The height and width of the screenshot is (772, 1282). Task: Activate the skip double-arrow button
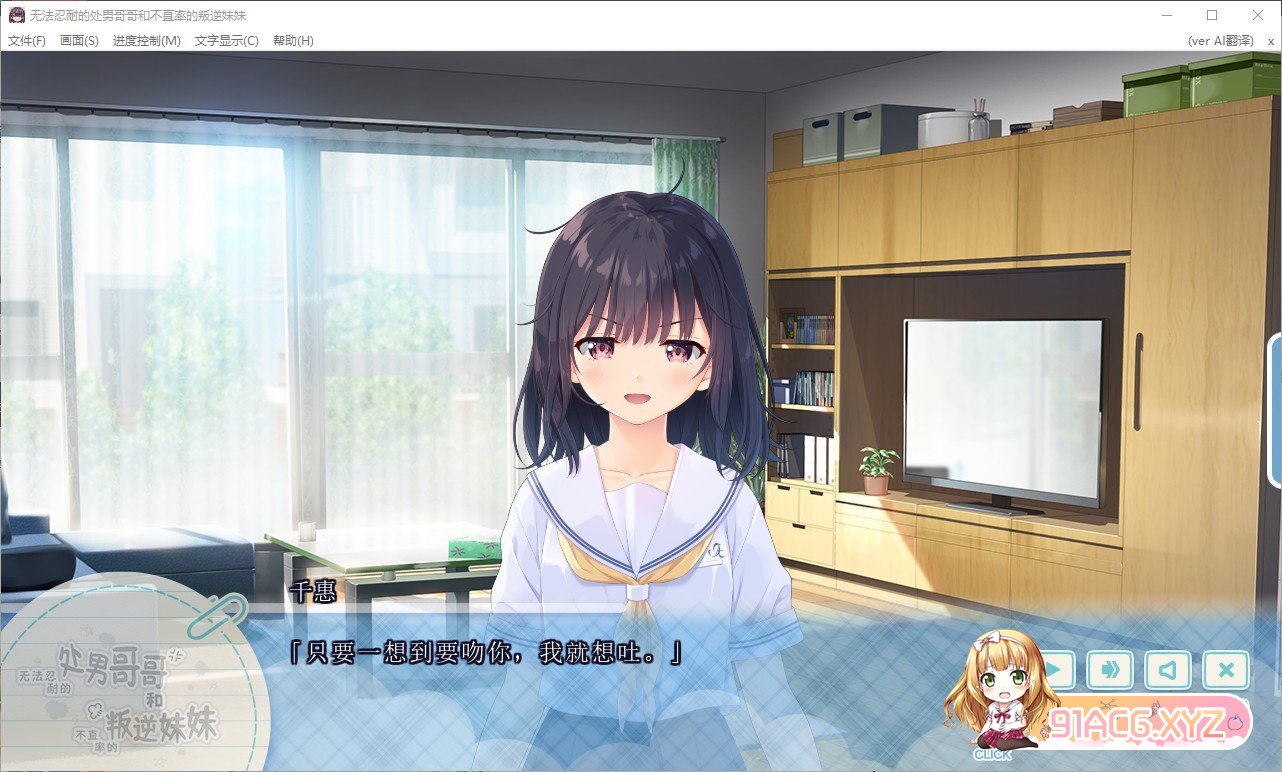point(1110,669)
